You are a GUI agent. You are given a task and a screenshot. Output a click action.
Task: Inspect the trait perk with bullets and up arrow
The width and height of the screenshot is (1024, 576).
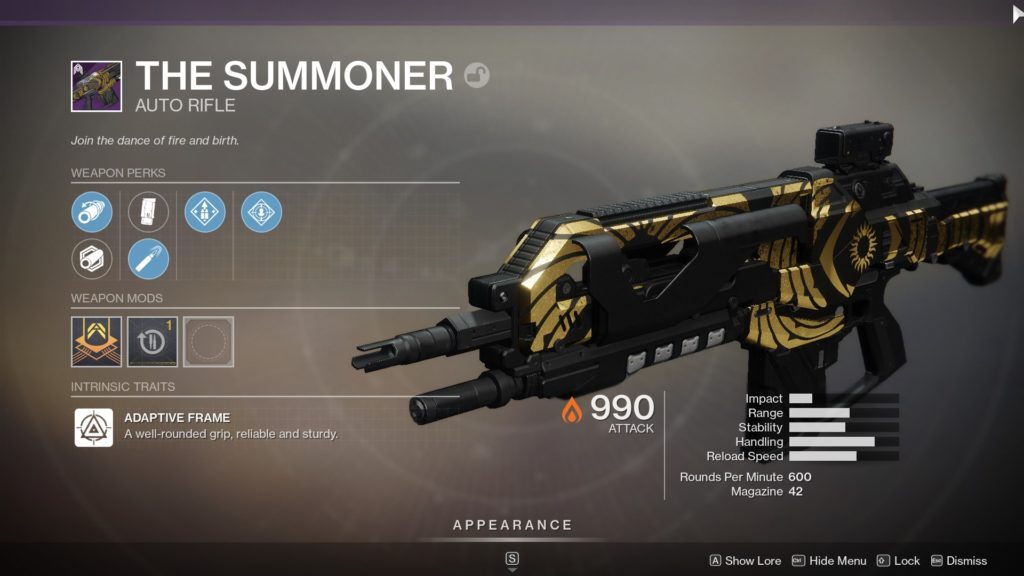pyautogui.click(x=205, y=212)
